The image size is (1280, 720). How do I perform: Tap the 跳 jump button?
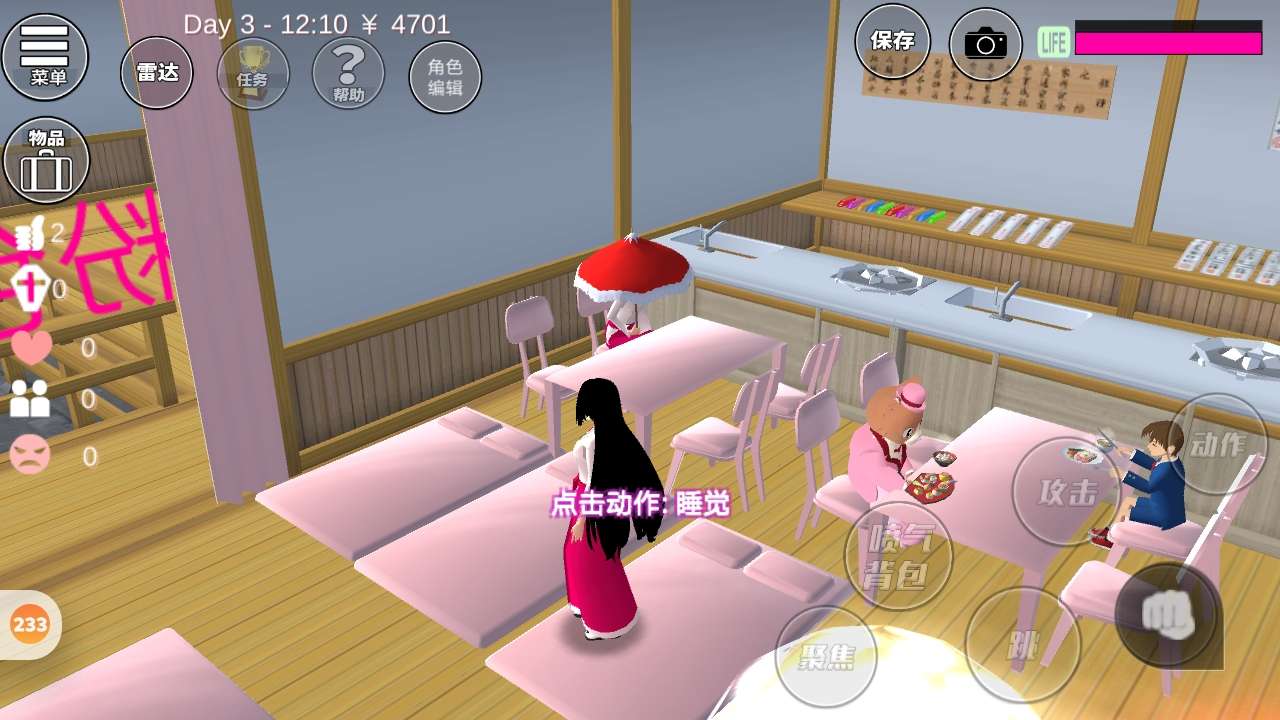point(1022,644)
